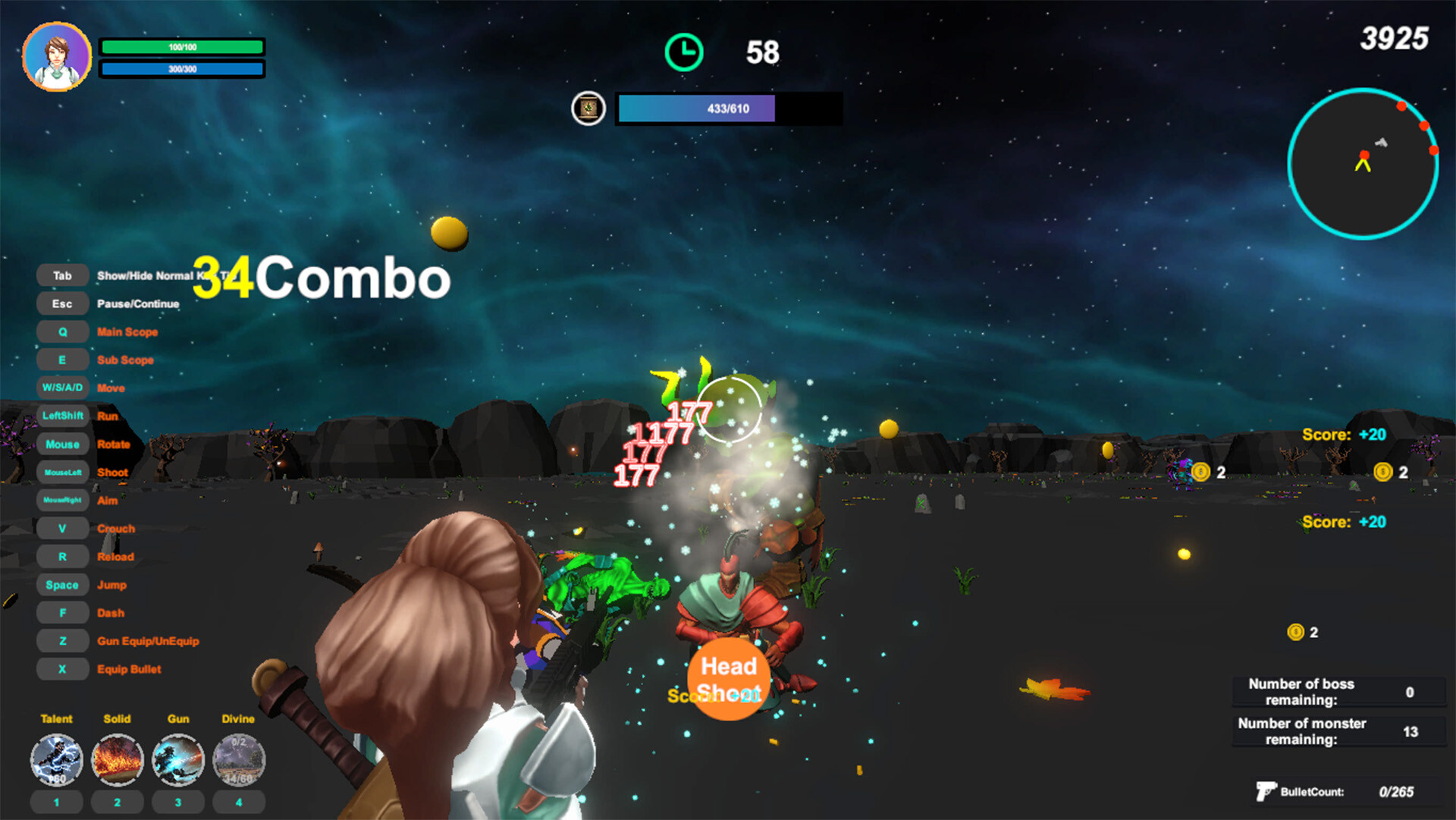Select the Solid fire ability icon

(x=117, y=759)
